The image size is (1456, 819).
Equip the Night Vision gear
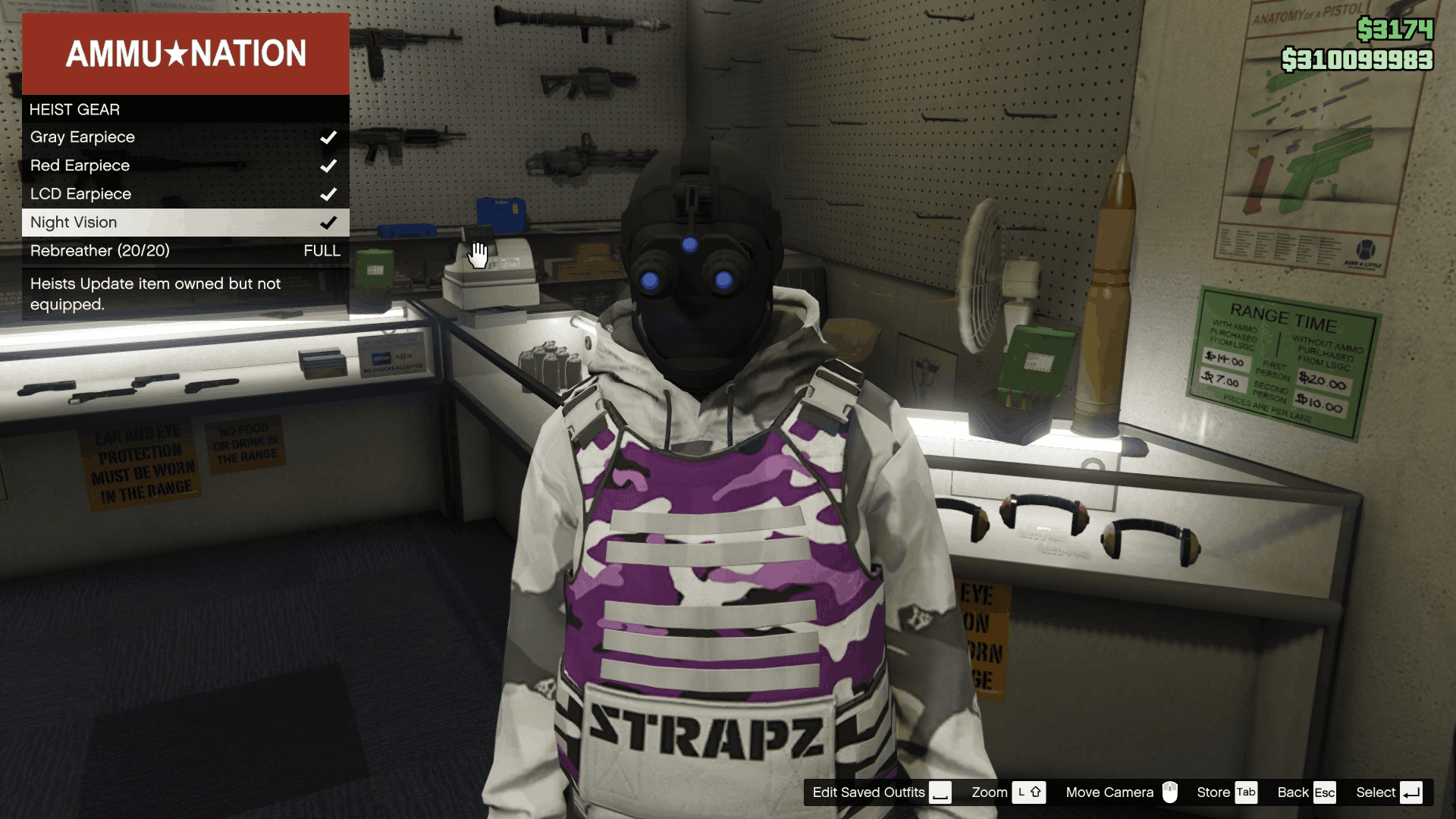point(185,222)
